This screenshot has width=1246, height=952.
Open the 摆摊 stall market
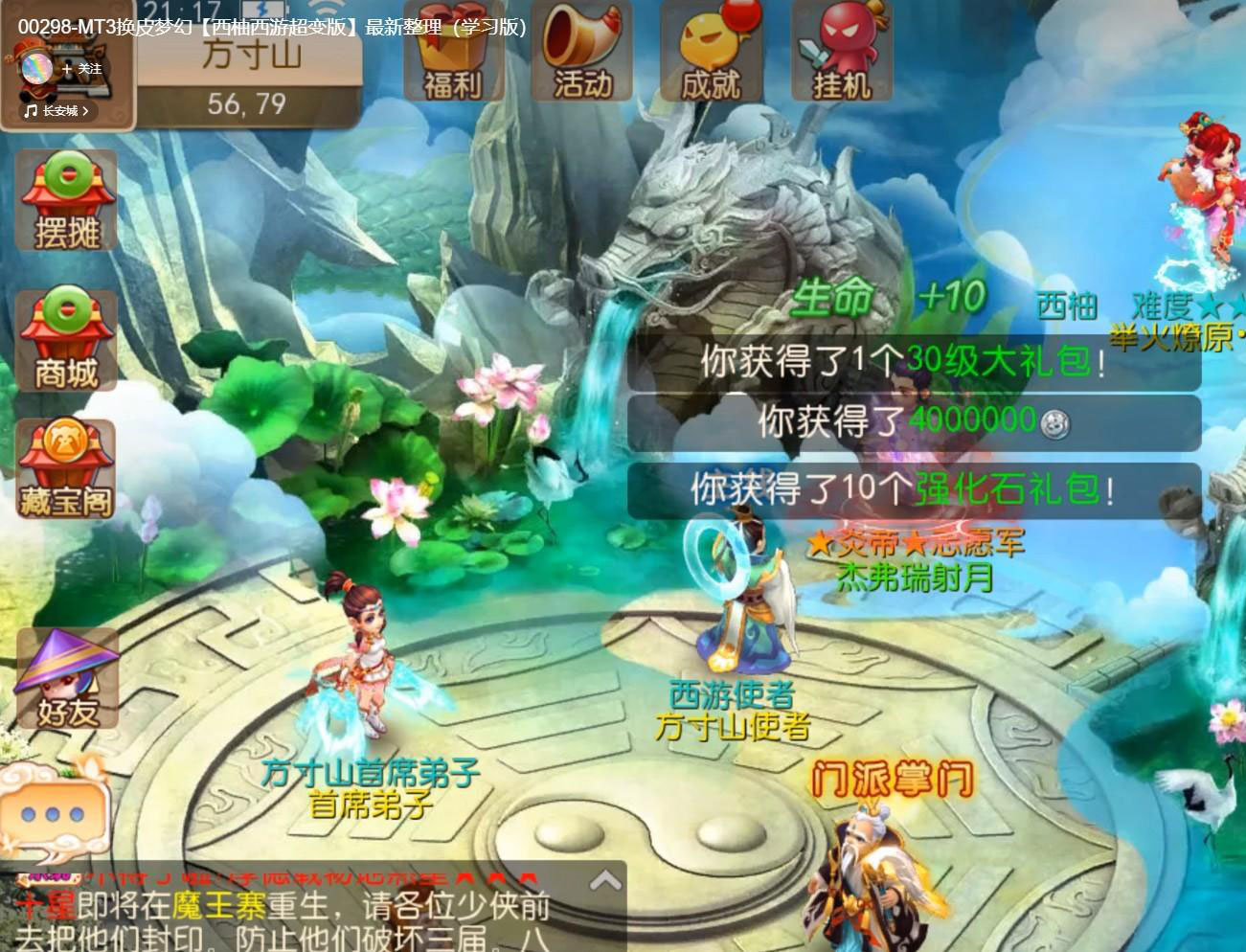(66, 202)
